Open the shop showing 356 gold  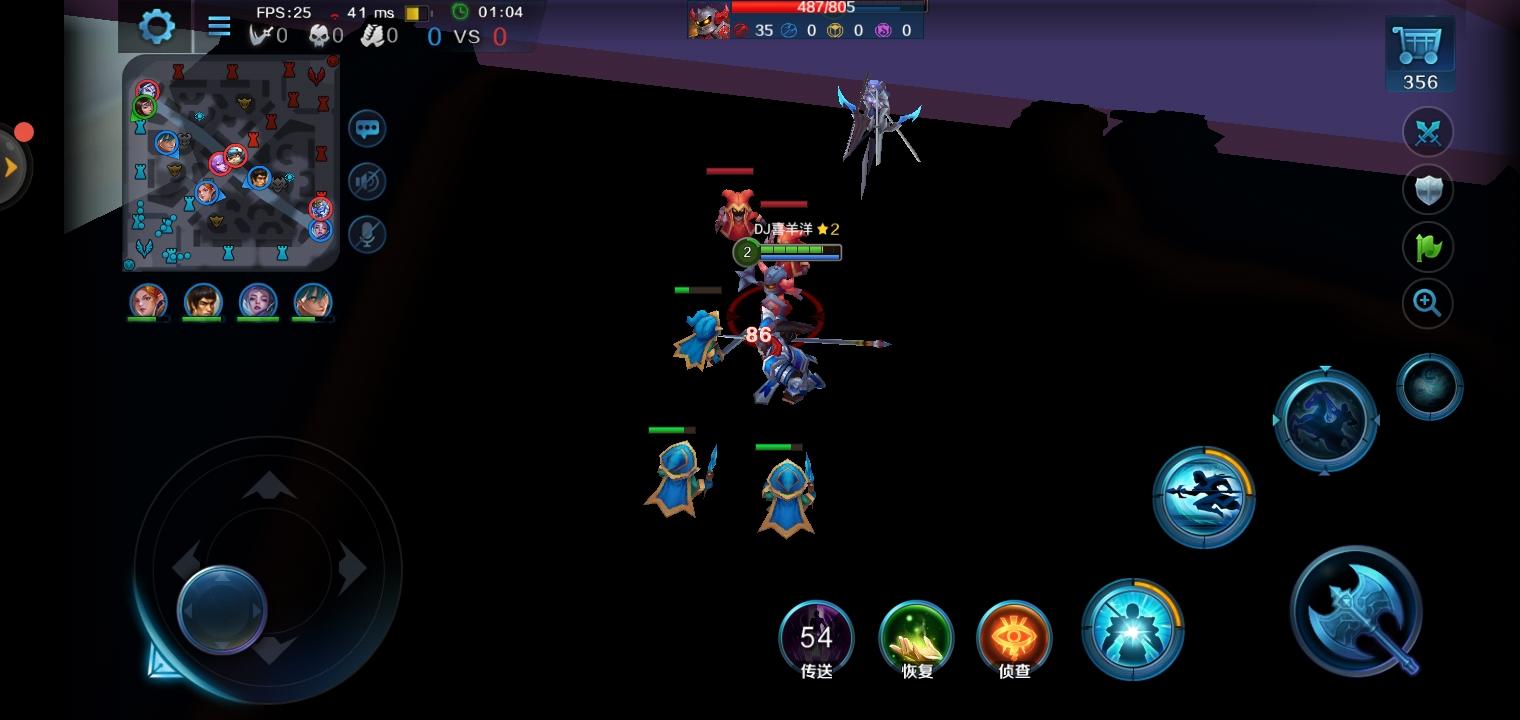[x=1418, y=44]
